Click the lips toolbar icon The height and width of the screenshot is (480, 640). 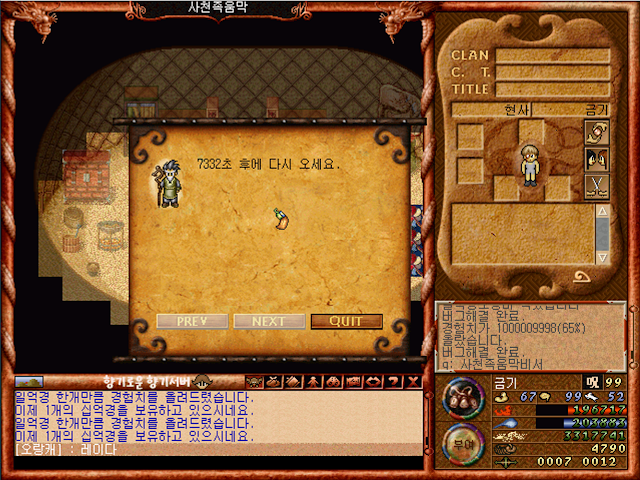(373, 381)
